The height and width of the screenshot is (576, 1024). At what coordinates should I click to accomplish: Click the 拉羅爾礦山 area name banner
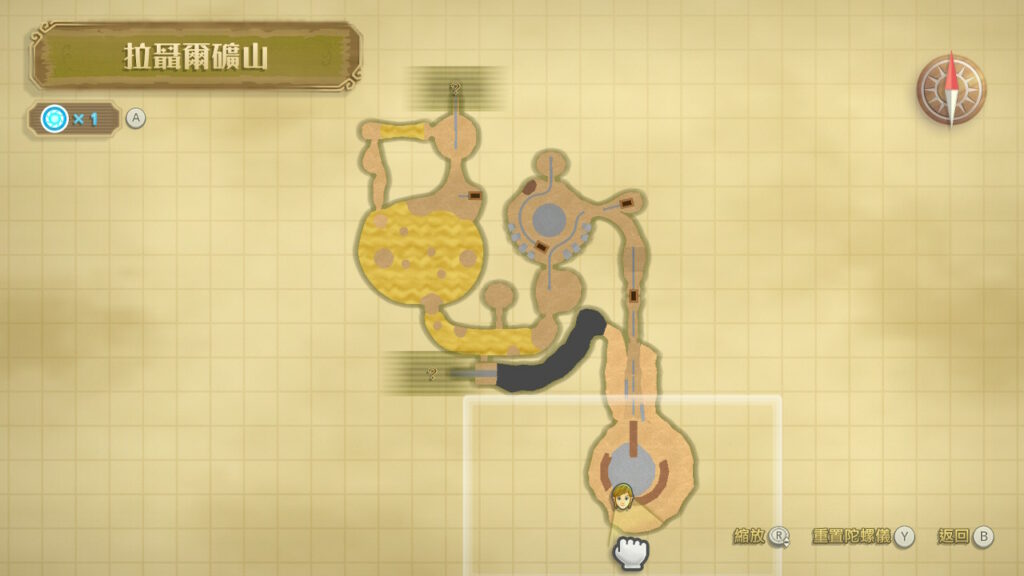pos(196,56)
